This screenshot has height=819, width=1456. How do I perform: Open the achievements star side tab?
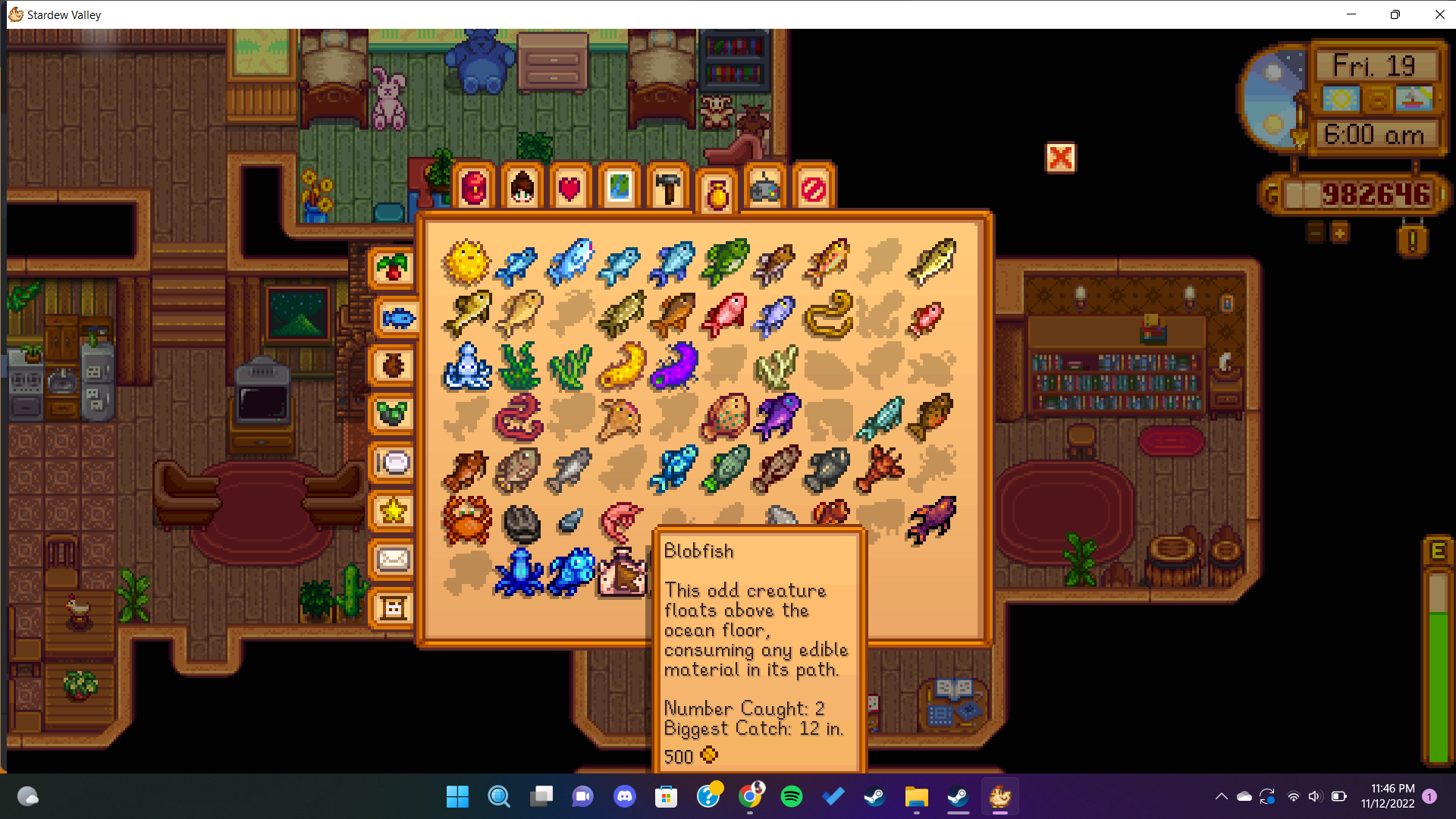(x=393, y=511)
